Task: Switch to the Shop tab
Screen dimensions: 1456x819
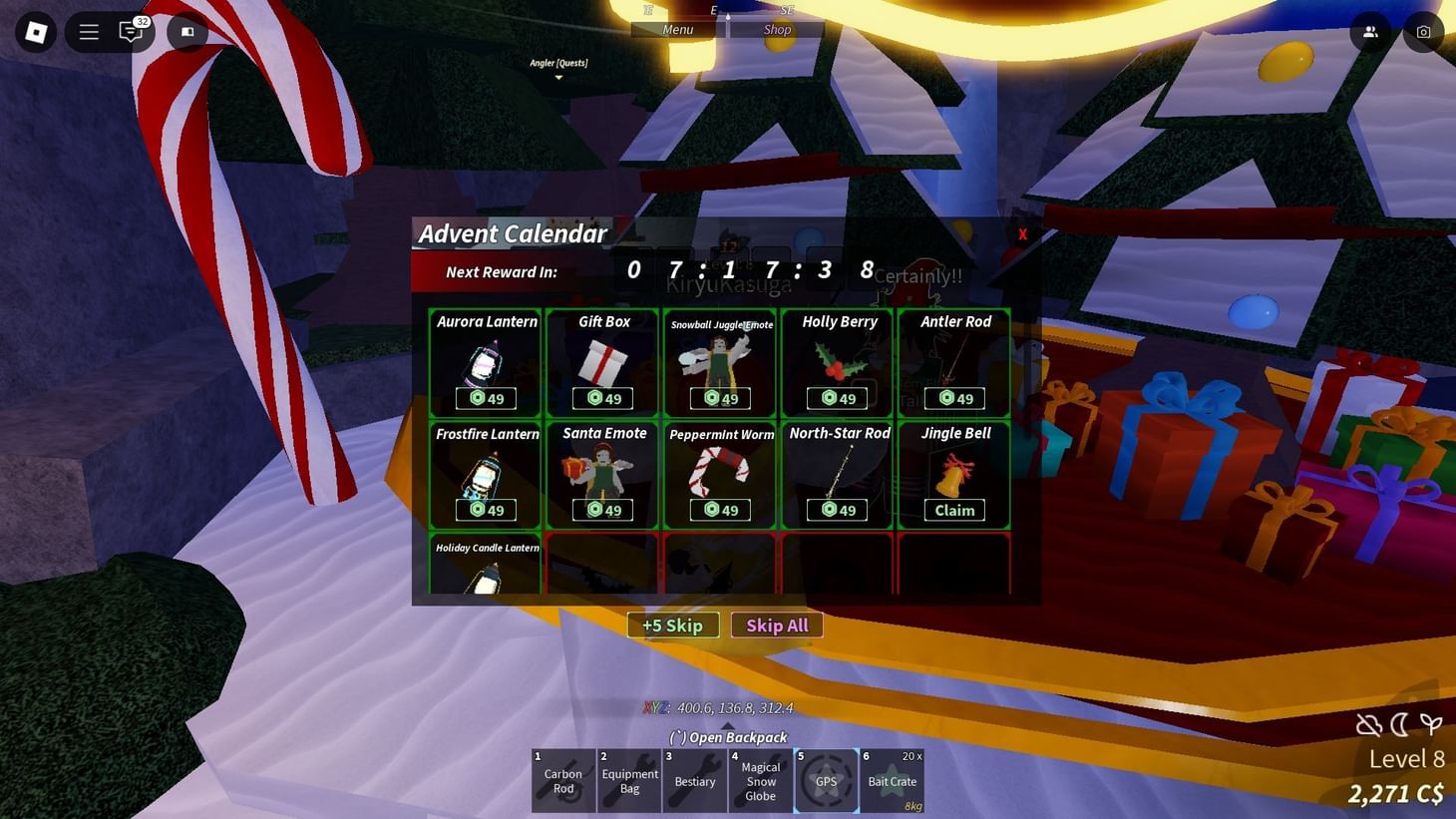Action: click(x=777, y=29)
